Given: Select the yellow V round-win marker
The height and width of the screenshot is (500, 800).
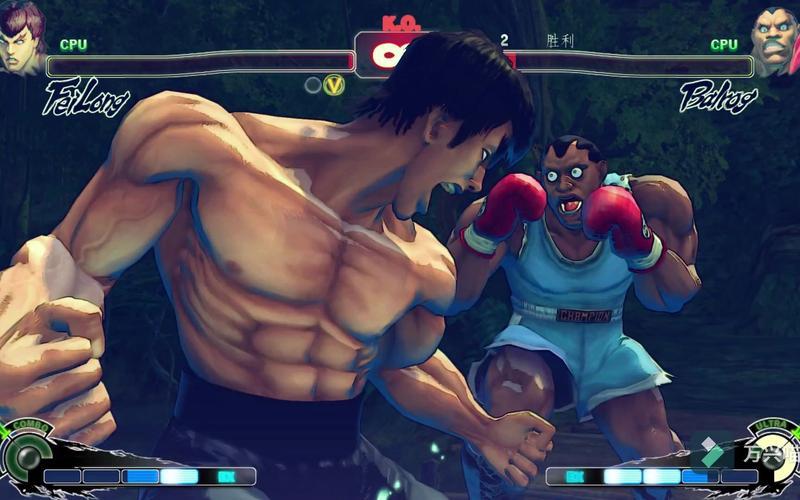Looking at the screenshot, I should [334, 85].
